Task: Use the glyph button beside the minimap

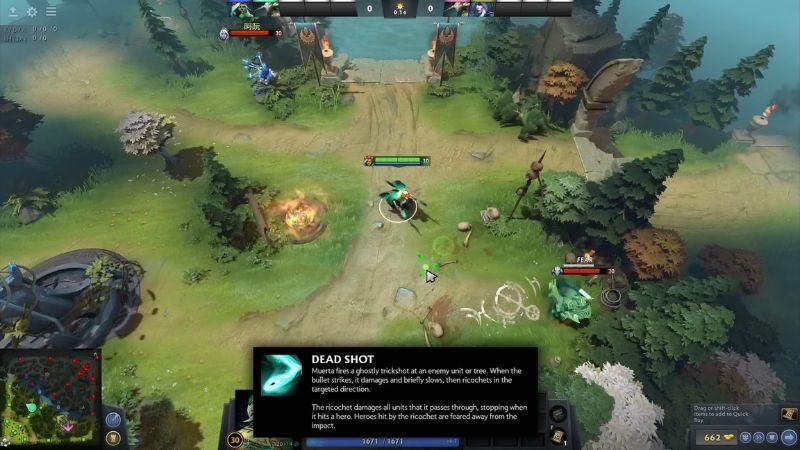Action: [x=113, y=438]
